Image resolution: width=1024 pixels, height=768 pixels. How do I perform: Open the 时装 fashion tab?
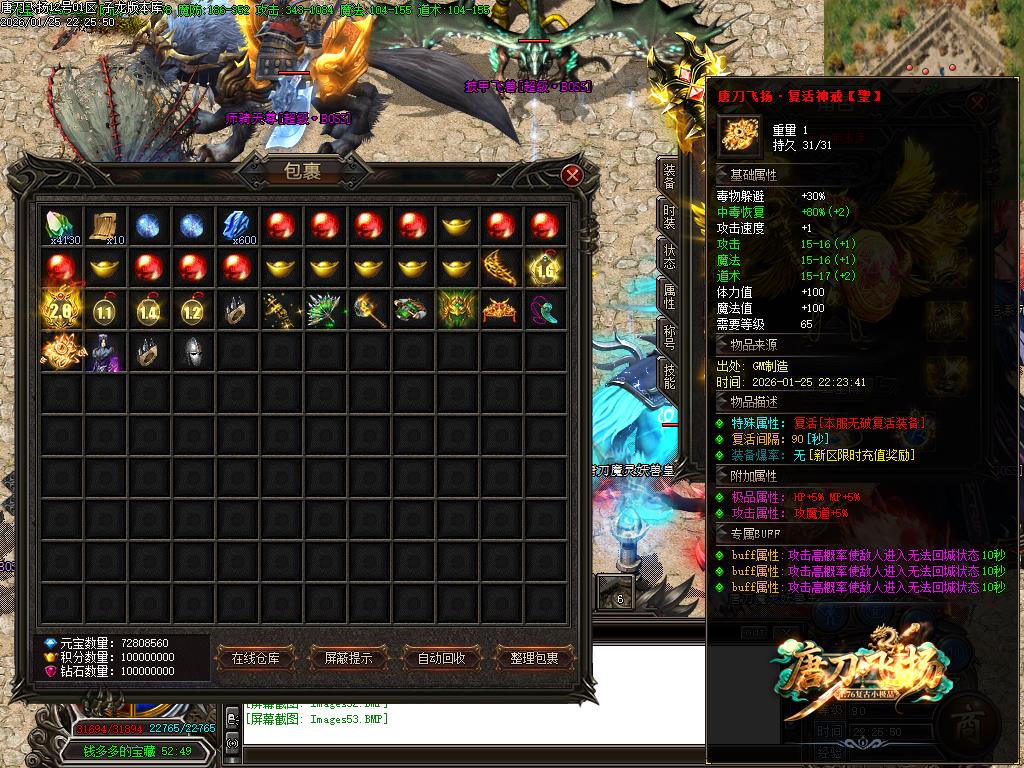tap(669, 217)
